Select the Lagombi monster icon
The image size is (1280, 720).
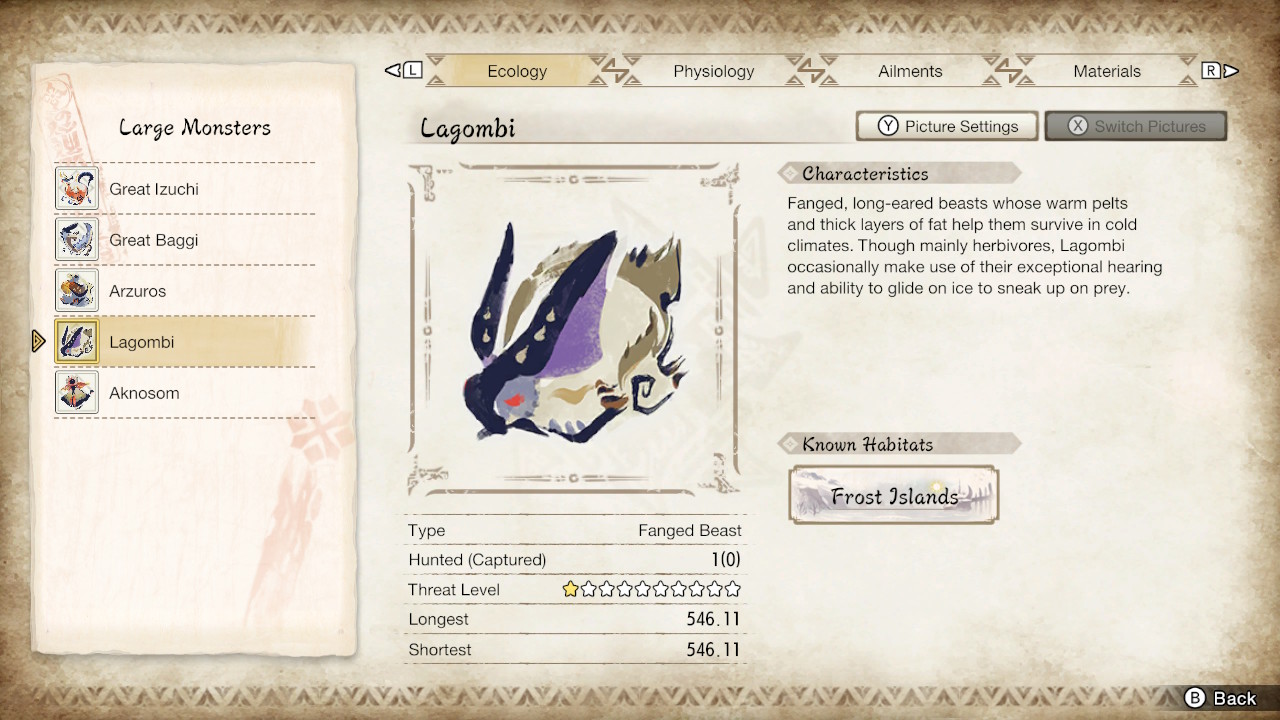(x=76, y=341)
